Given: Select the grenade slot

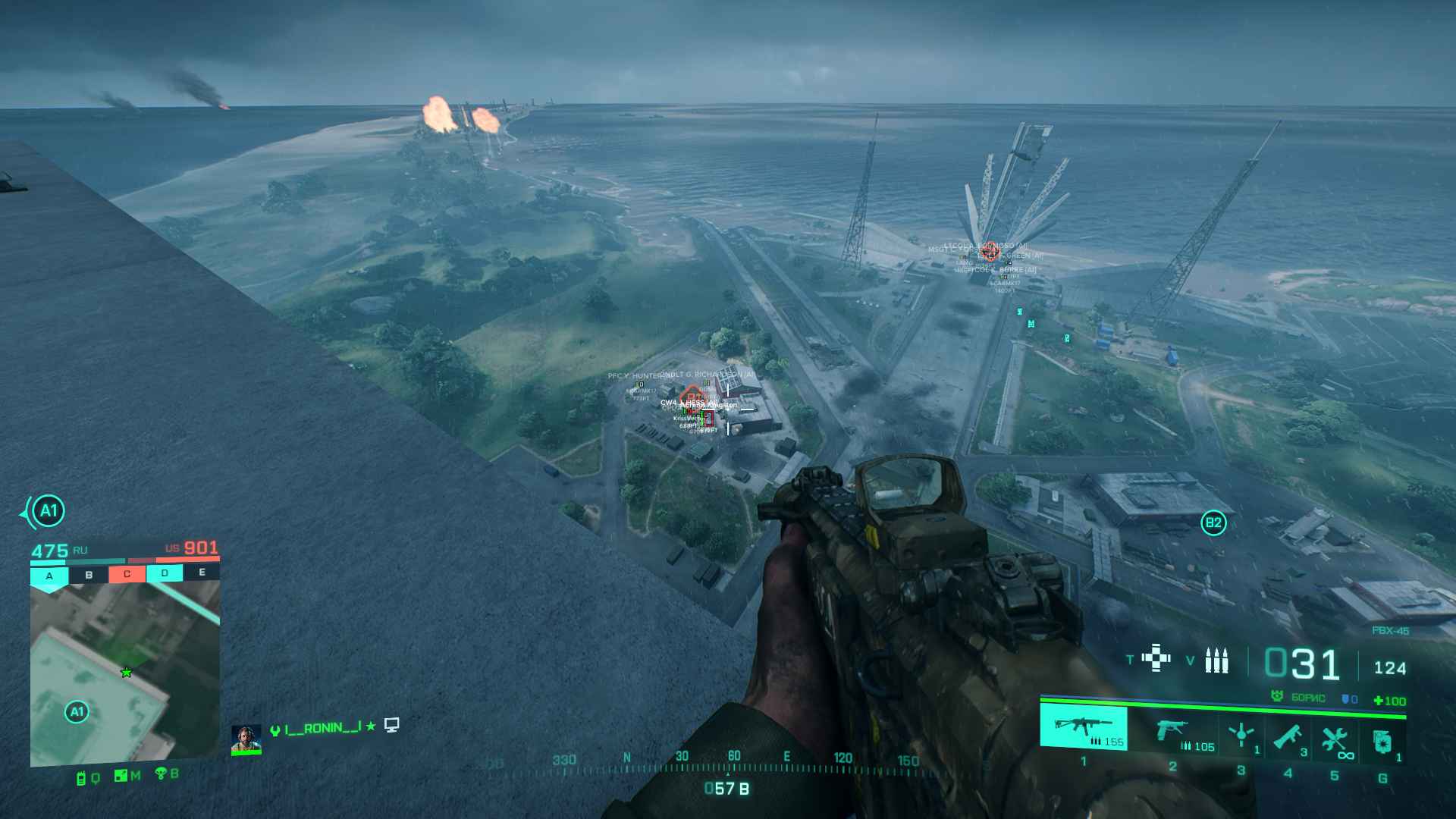Looking at the screenshot, I should point(1382,741).
